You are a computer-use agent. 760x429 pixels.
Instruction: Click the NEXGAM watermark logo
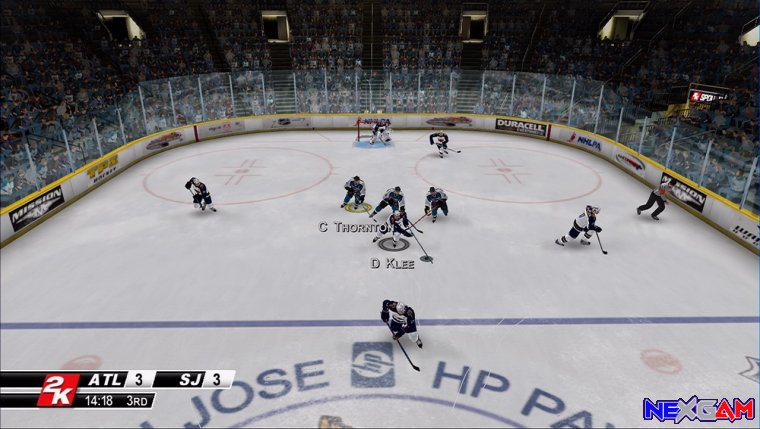tap(698, 409)
